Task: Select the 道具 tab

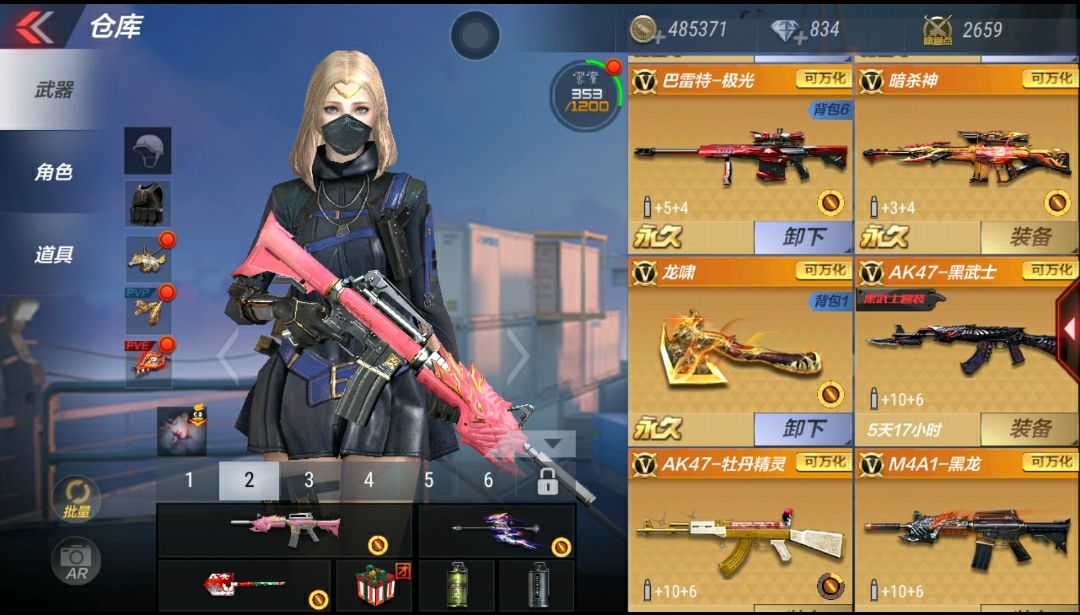Action: (x=54, y=254)
